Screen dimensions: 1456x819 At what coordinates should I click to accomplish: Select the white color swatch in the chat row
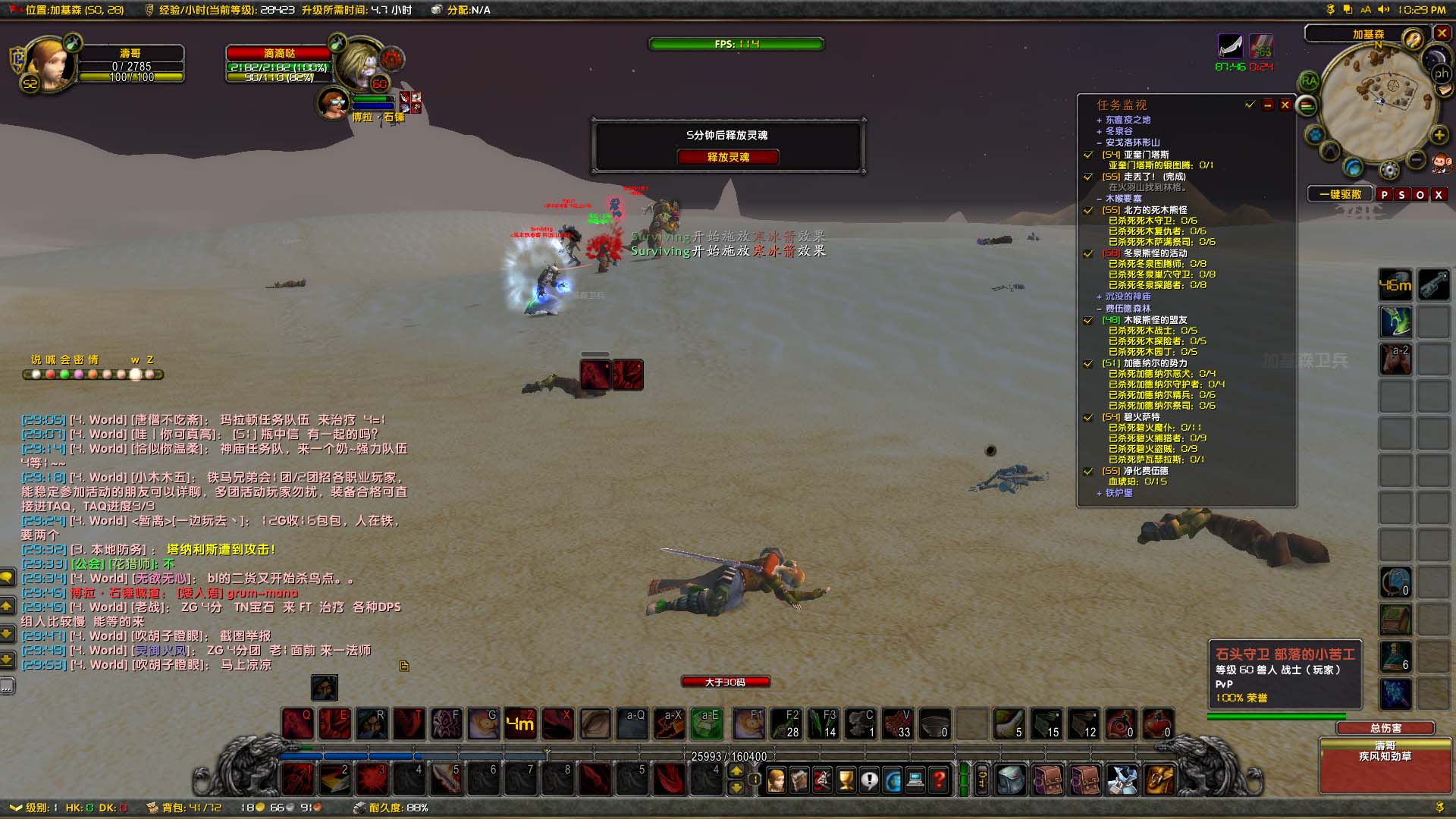[36, 375]
